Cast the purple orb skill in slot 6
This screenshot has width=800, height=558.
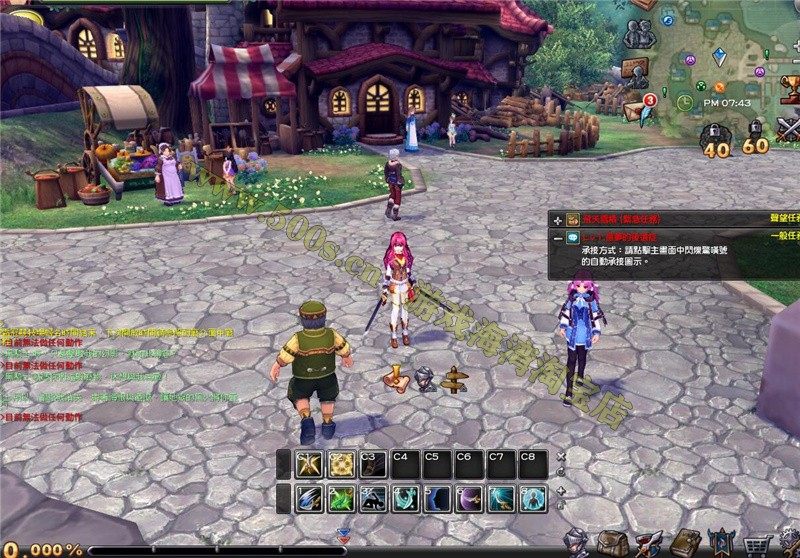[x=469, y=497]
